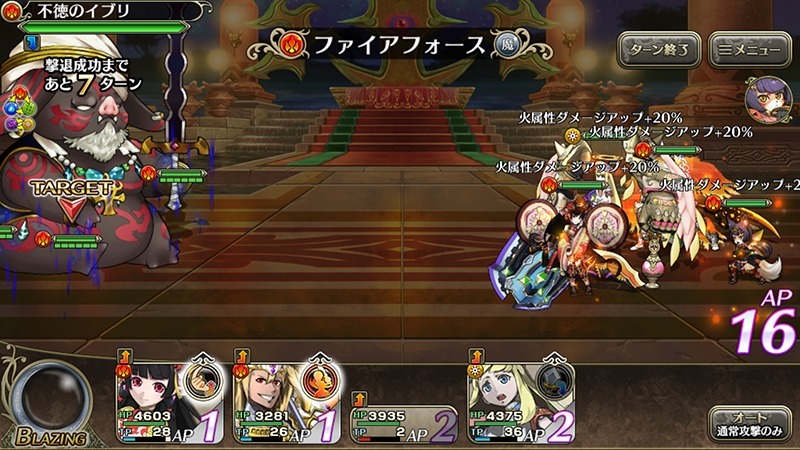
Task: Choose the blonde man unit card
Action: pyautogui.click(x=266, y=394)
